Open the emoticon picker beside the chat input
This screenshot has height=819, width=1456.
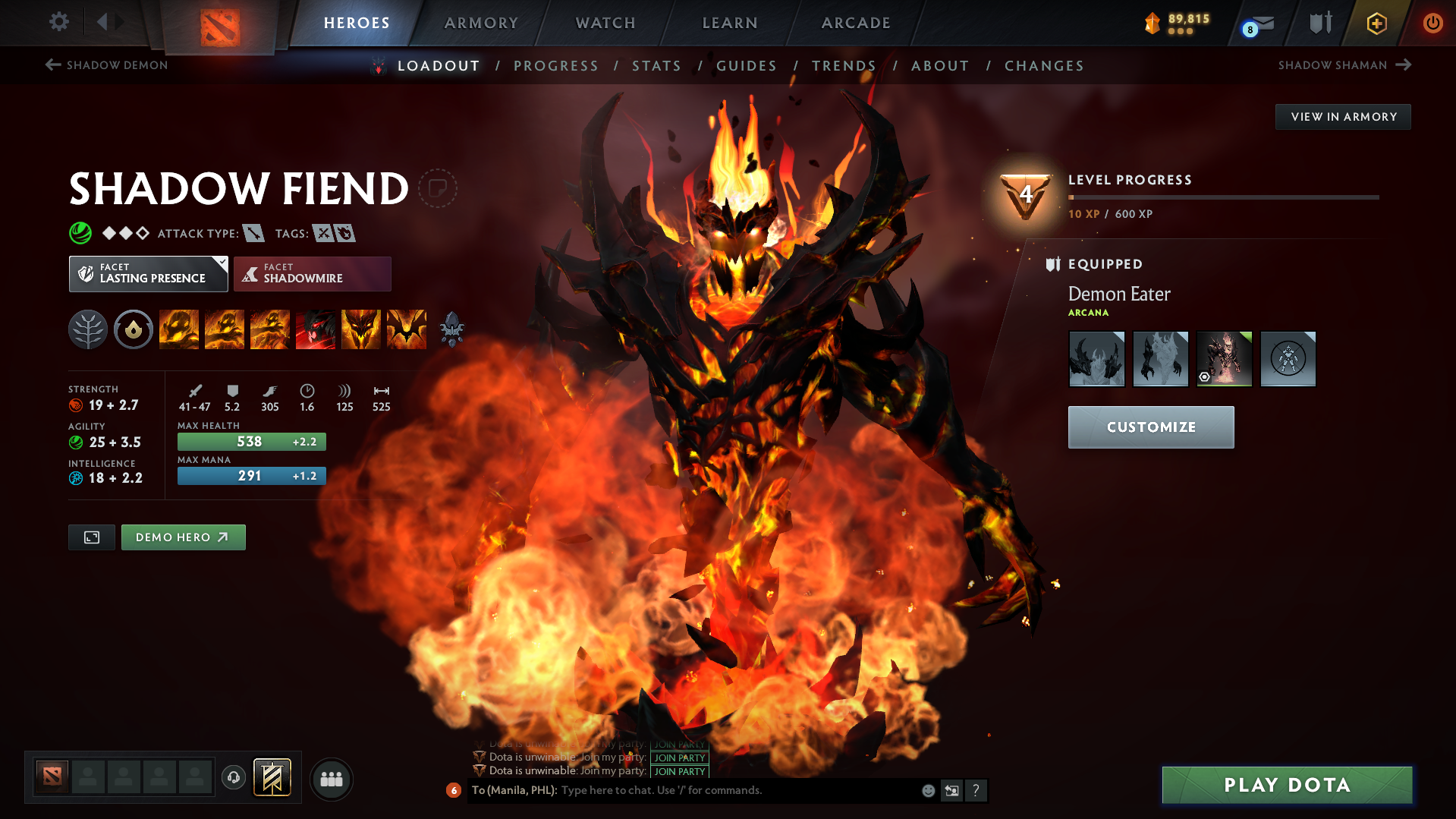coord(927,790)
